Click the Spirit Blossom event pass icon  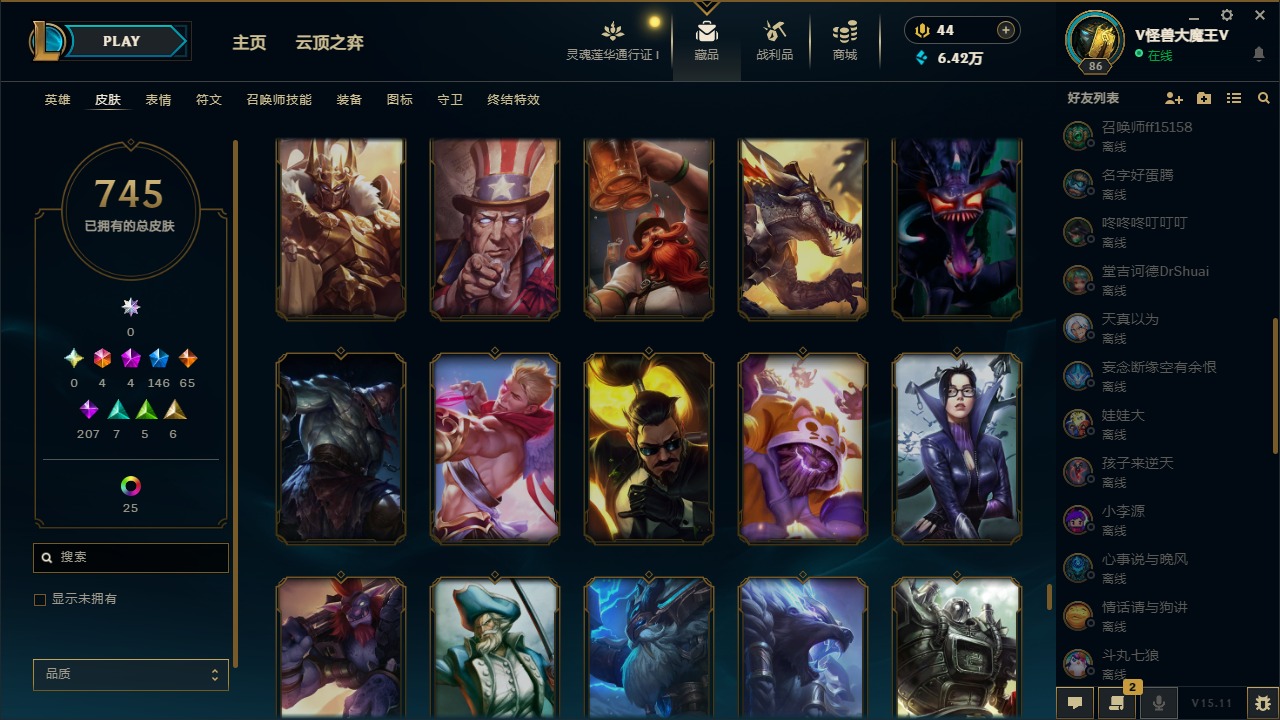point(612,30)
